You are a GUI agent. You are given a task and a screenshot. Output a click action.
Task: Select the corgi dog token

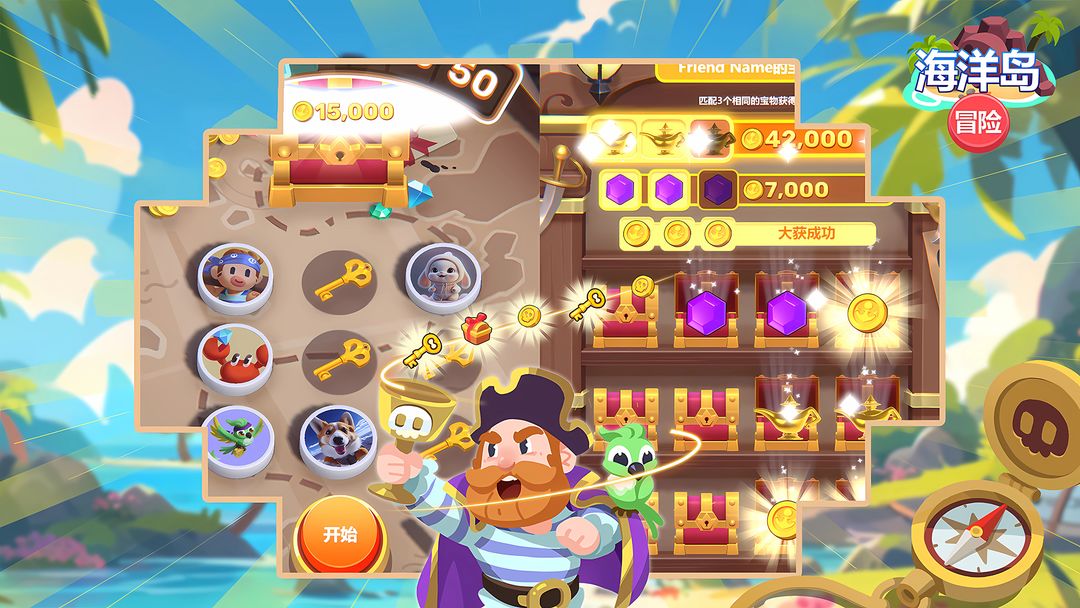tap(338, 437)
